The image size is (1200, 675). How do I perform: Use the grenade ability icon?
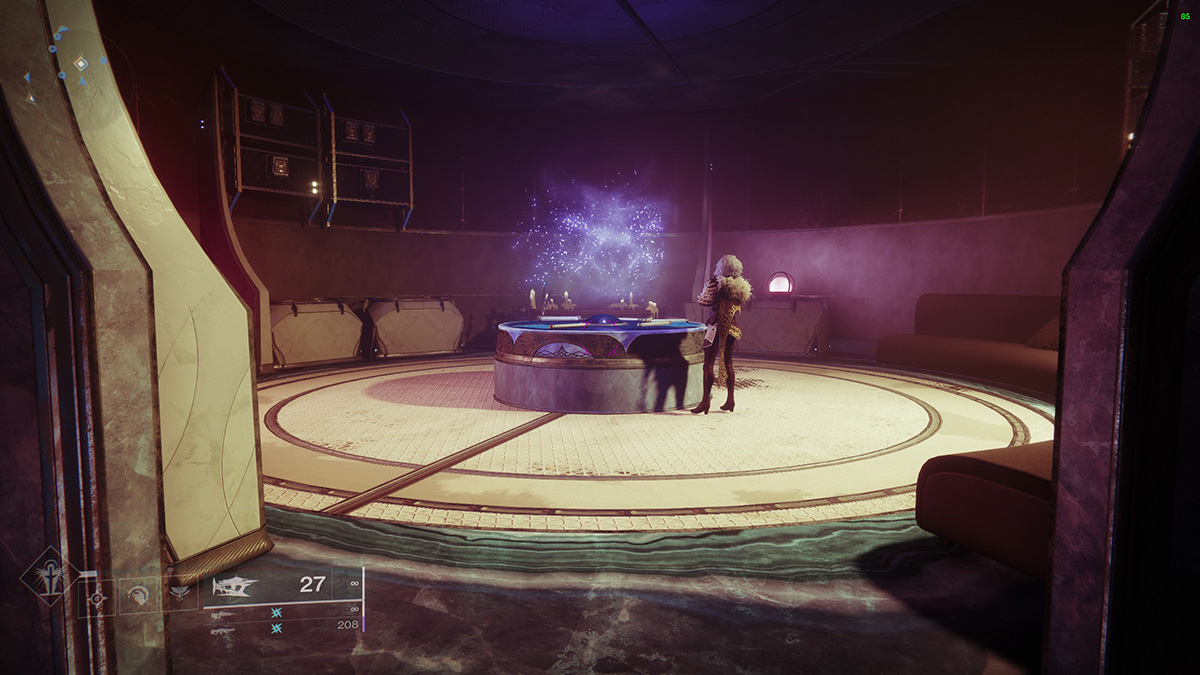pyautogui.click(x=97, y=598)
